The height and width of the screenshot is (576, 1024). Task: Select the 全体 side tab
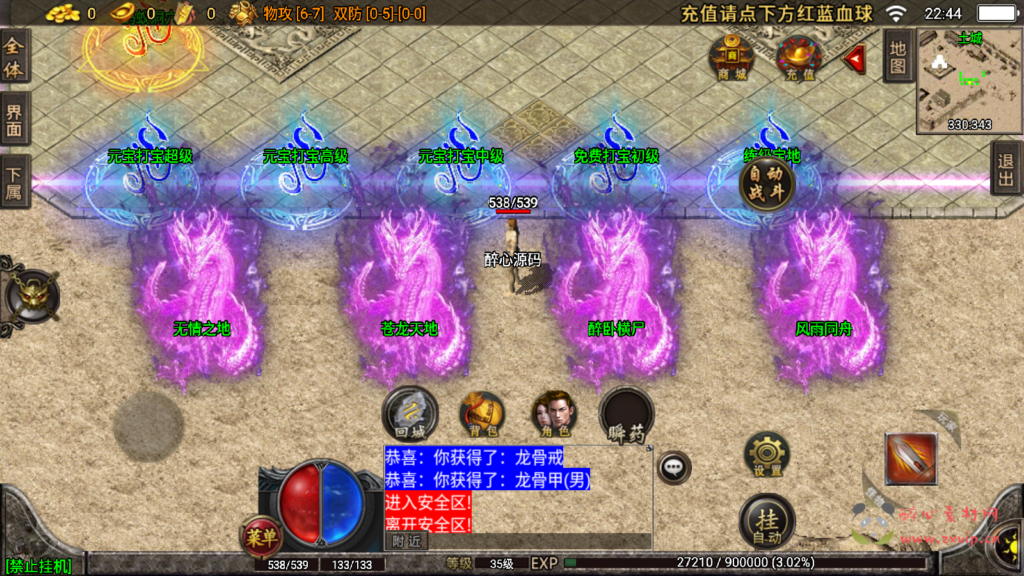[x=14, y=56]
